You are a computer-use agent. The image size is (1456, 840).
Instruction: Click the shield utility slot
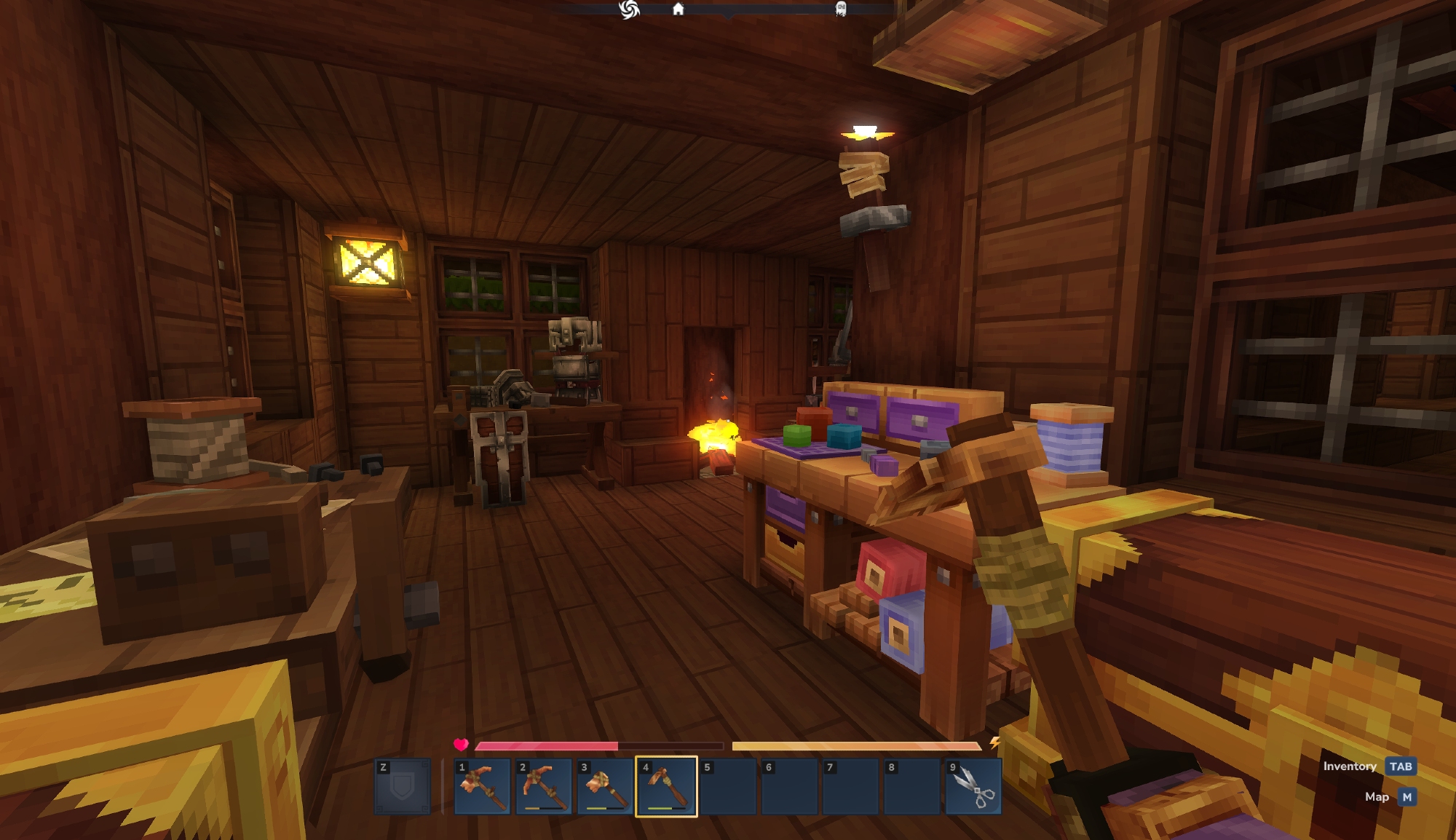403,787
